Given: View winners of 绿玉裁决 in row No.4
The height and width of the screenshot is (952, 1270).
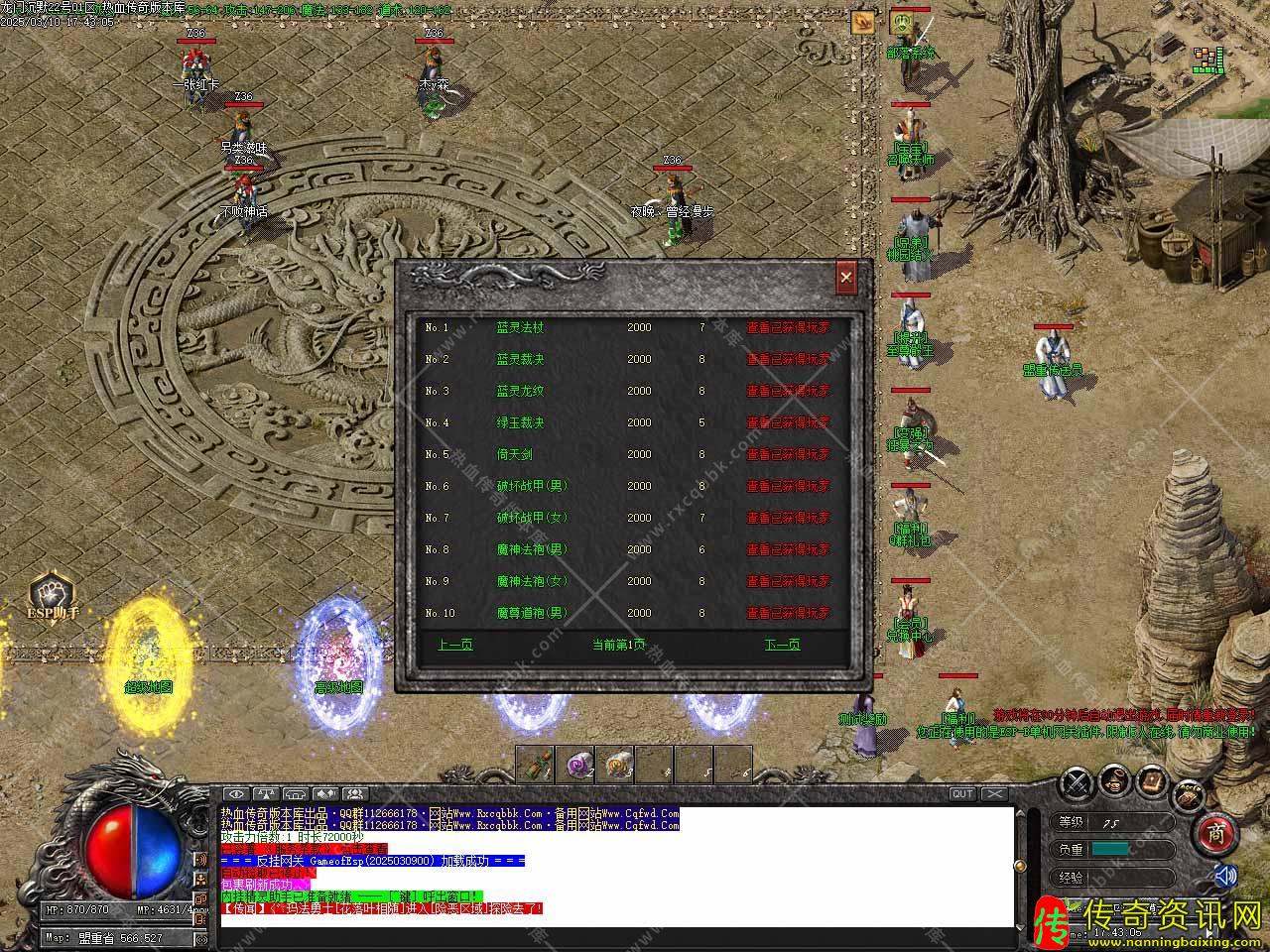Looking at the screenshot, I should click(788, 422).
